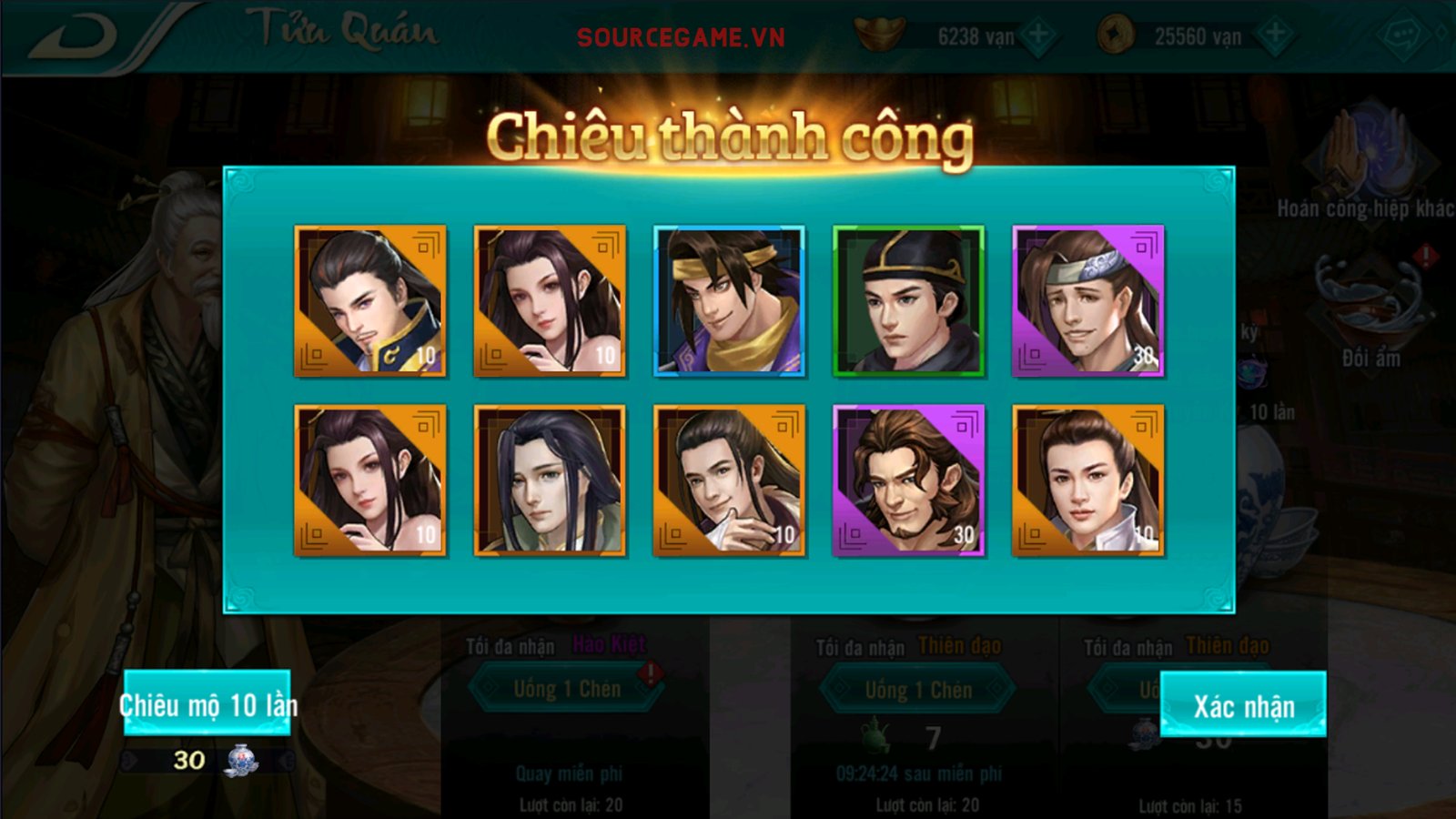Viewport: 1456px width, 819px height.
Task: Add gold ingots with the plus button
Action: (1037, 36)
